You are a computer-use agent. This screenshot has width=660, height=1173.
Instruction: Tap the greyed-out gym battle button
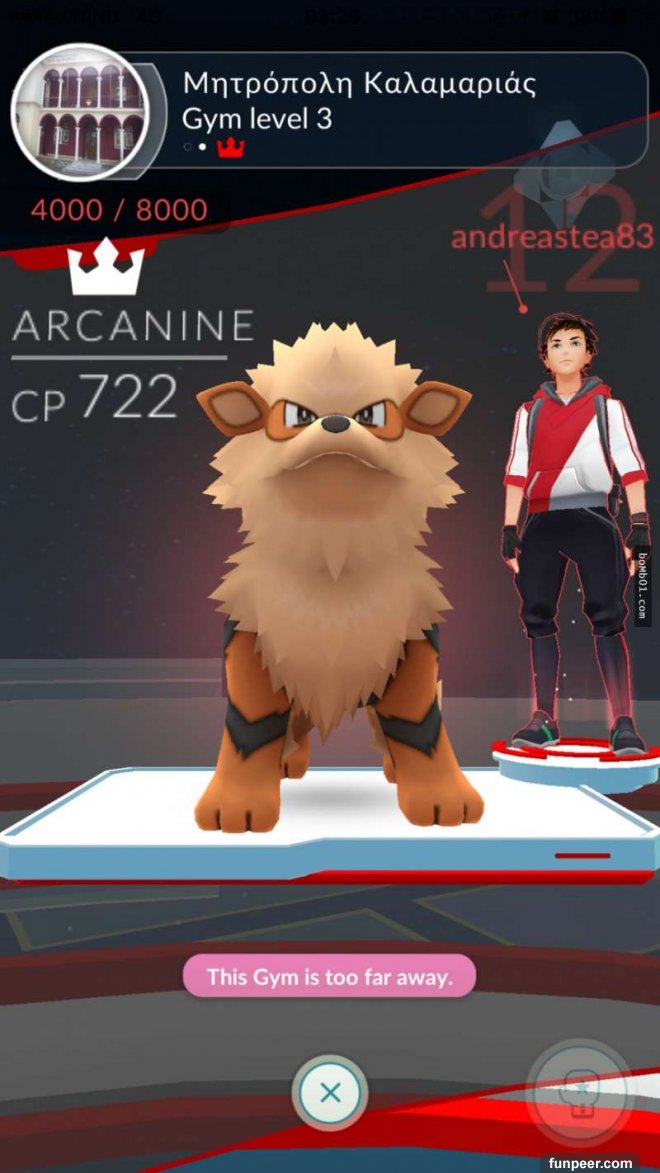click(579, 1092)
